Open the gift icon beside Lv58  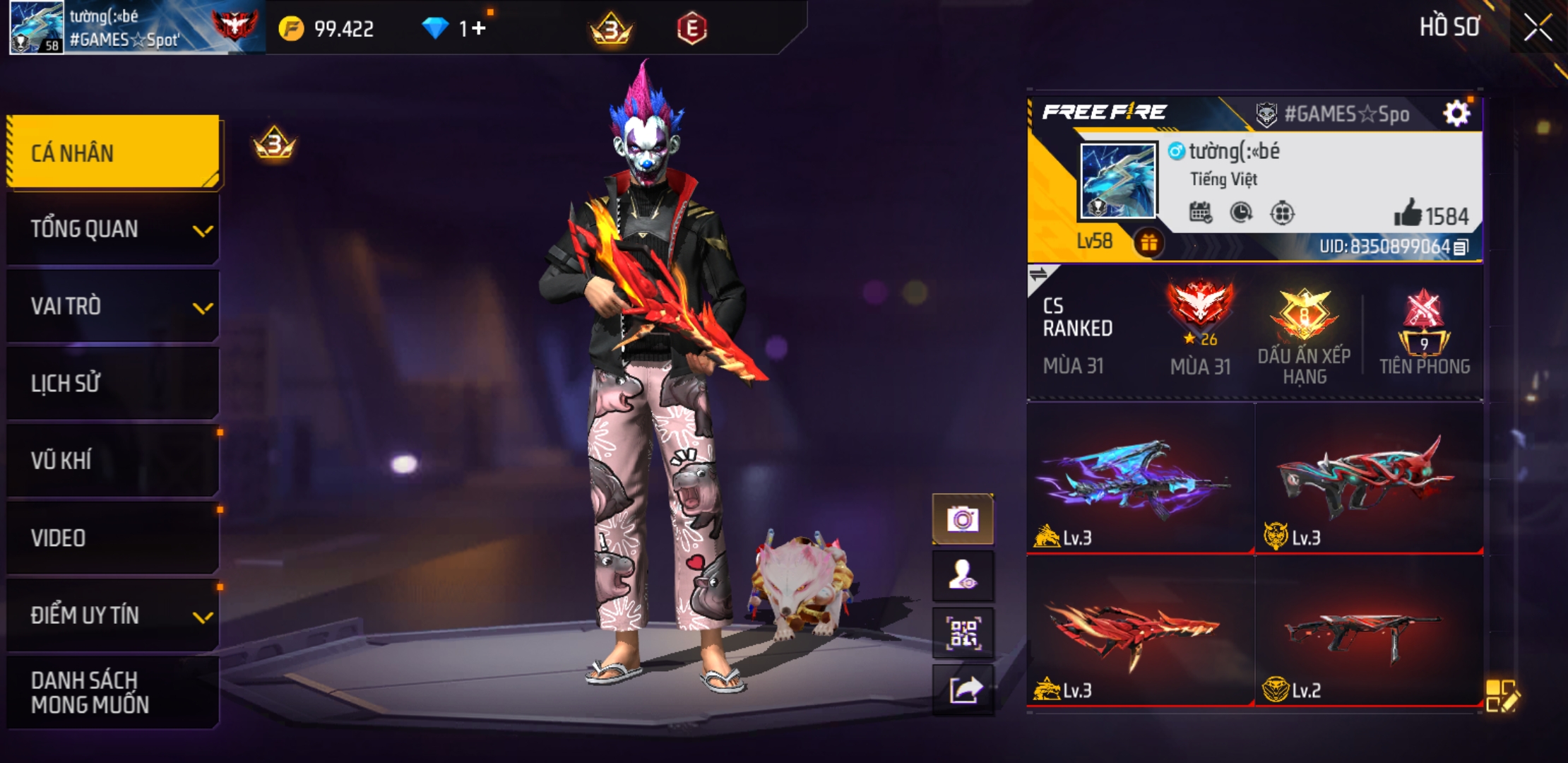[x=1148, y=243]
